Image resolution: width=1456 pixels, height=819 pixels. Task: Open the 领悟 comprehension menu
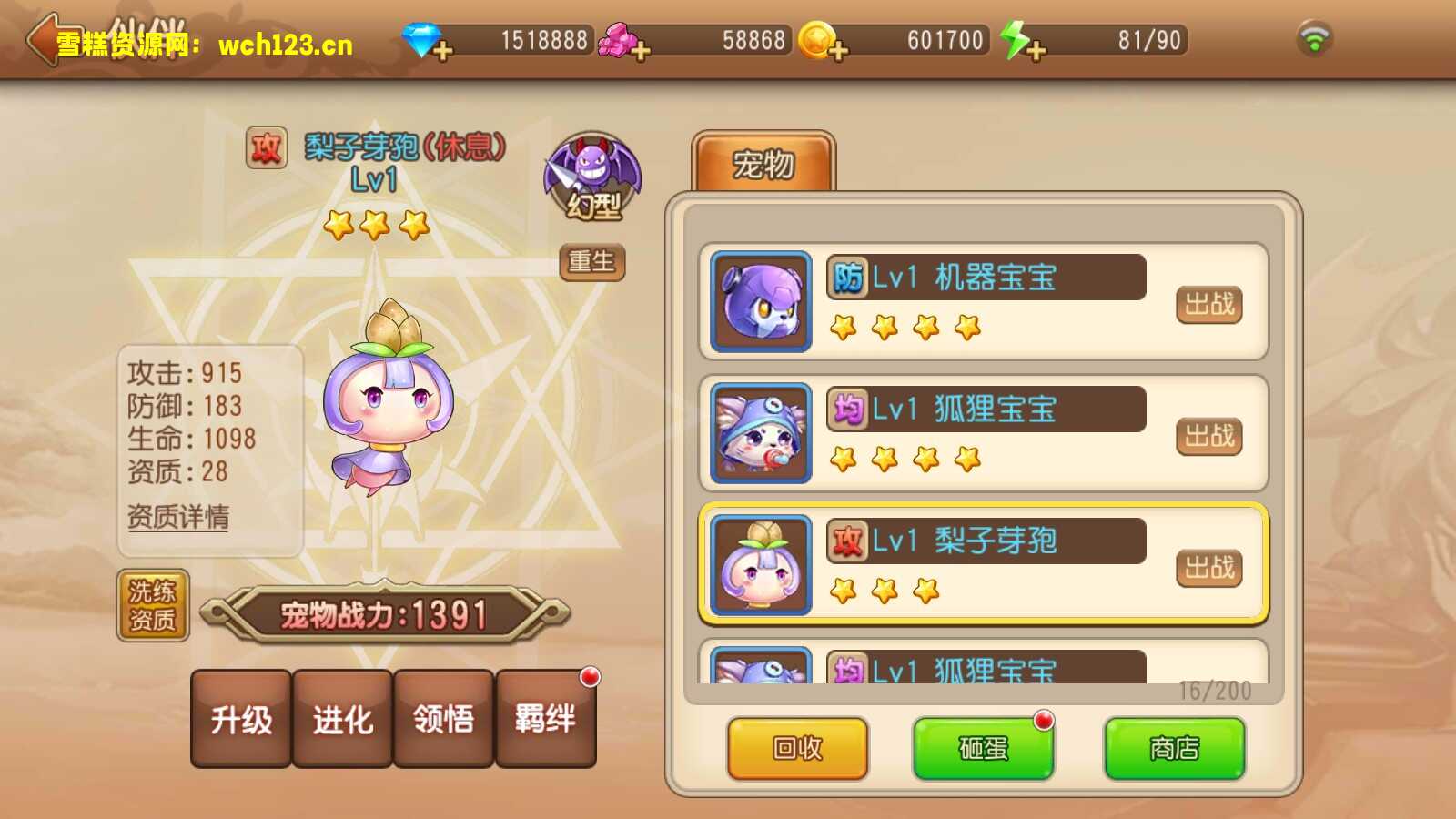click(444, 719)
